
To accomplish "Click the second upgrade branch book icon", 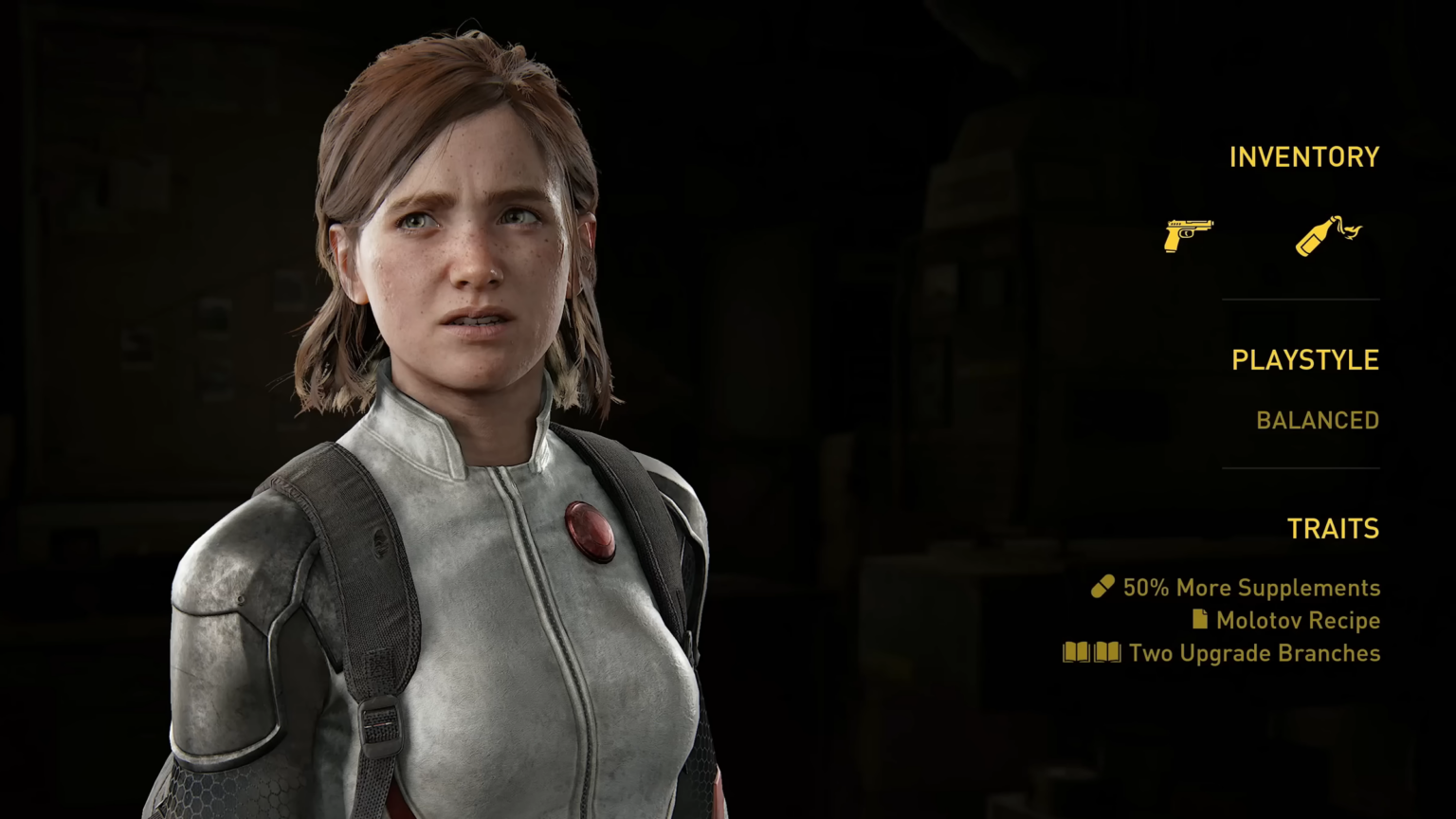I will tap(1107, 652).
